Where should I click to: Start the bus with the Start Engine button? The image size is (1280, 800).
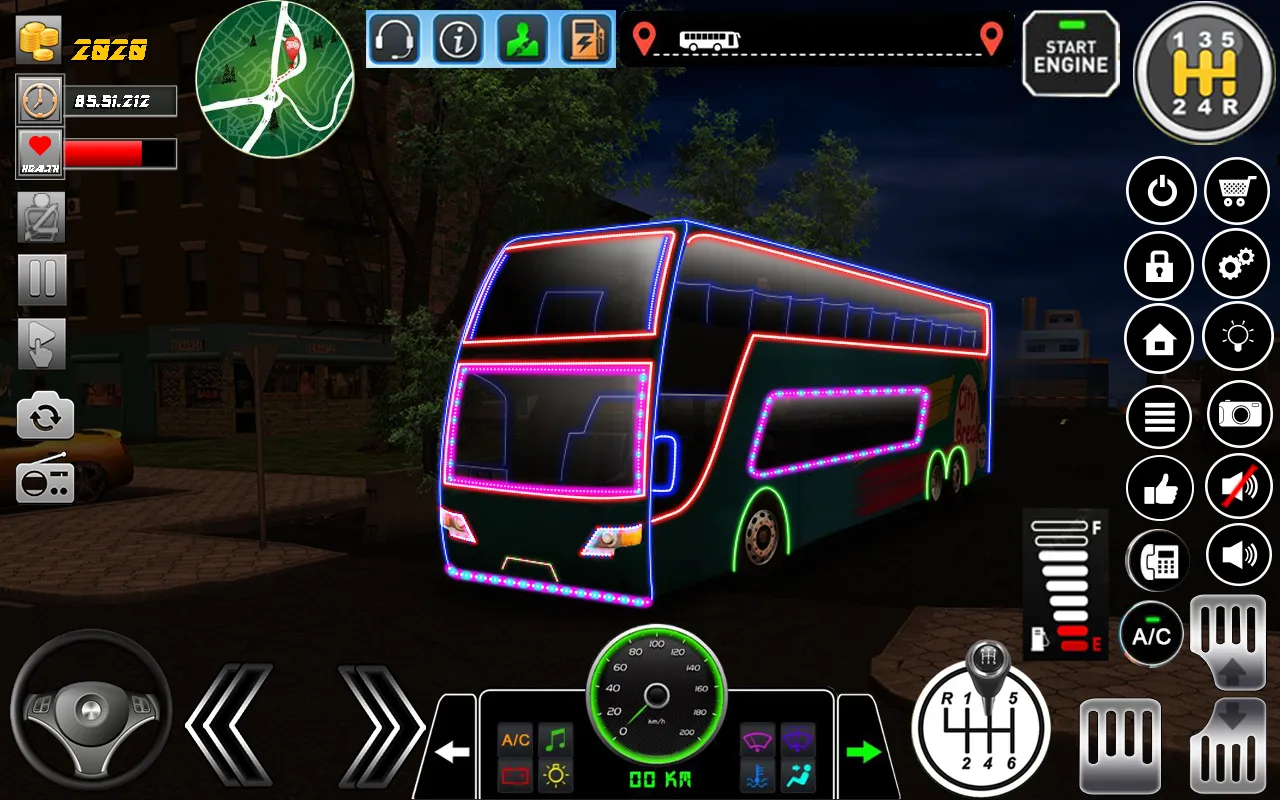pyautogui.click(x=1071, y=55)
